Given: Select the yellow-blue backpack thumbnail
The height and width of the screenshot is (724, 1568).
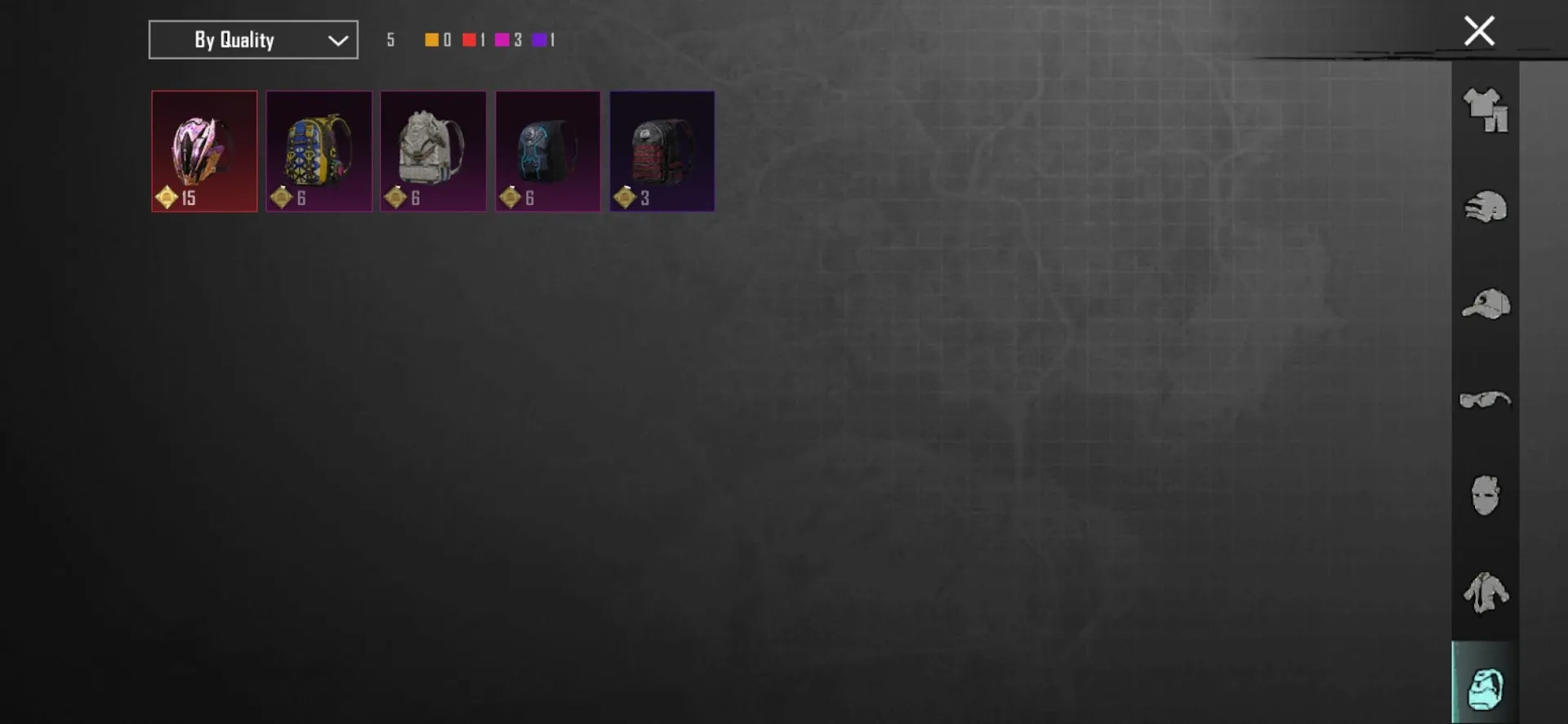Looking at the screenshot, I should point(318,151).
